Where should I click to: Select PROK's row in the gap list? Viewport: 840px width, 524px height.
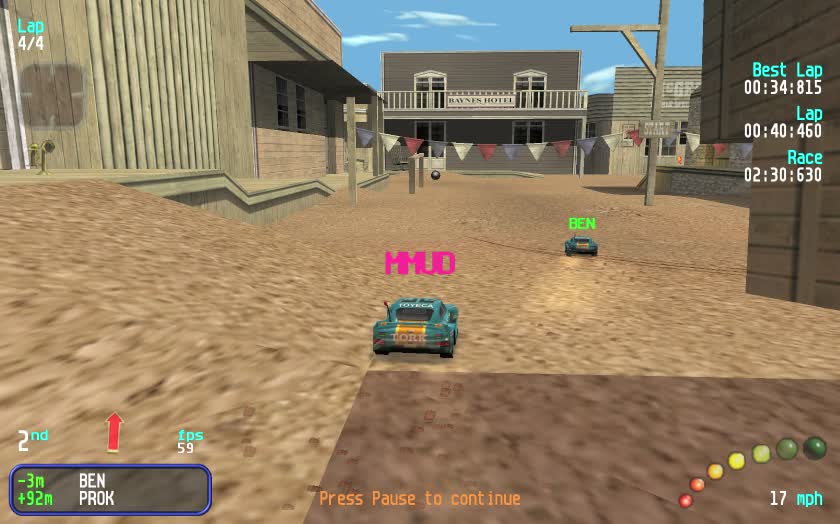pyautogui.click(x=110, y=498)
